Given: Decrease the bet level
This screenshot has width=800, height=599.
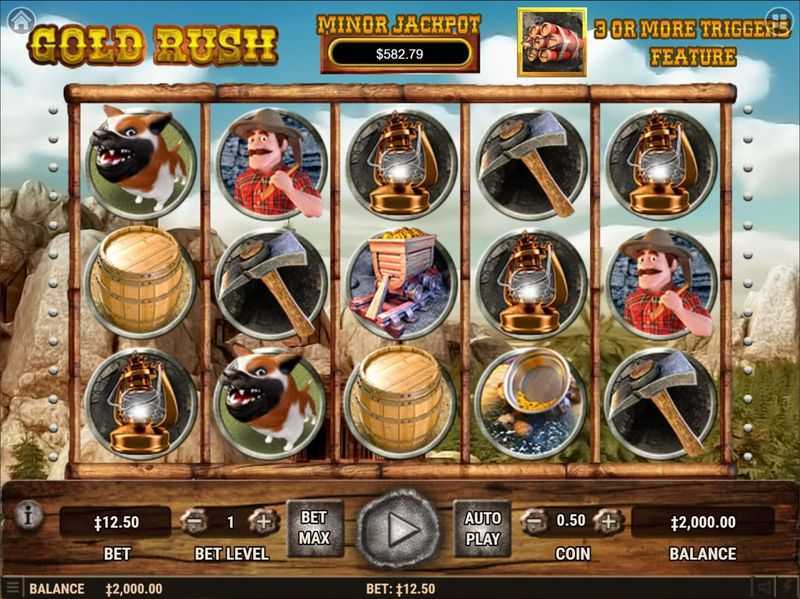Looking at the screenshot, I should coord(193,521).
